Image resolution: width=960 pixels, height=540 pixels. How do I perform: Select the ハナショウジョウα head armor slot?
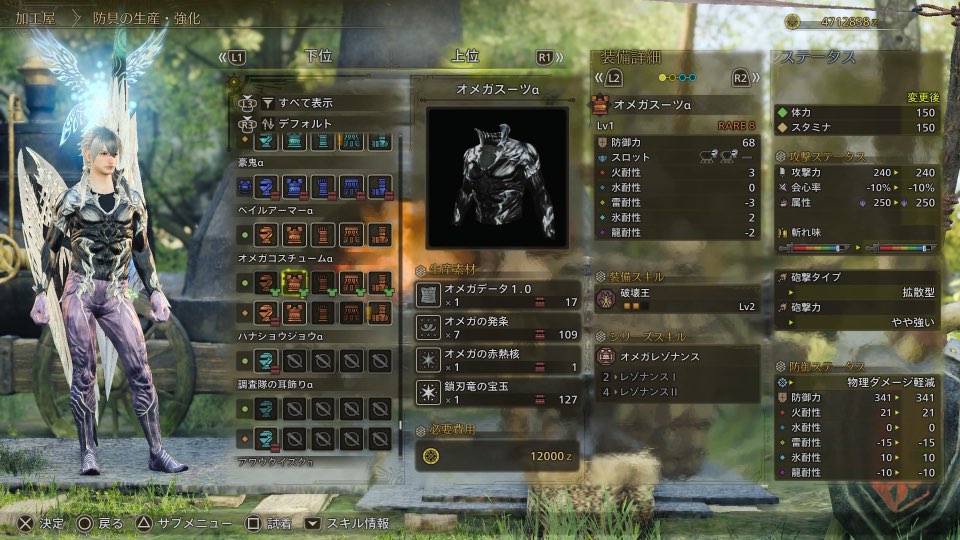(265, 360)
